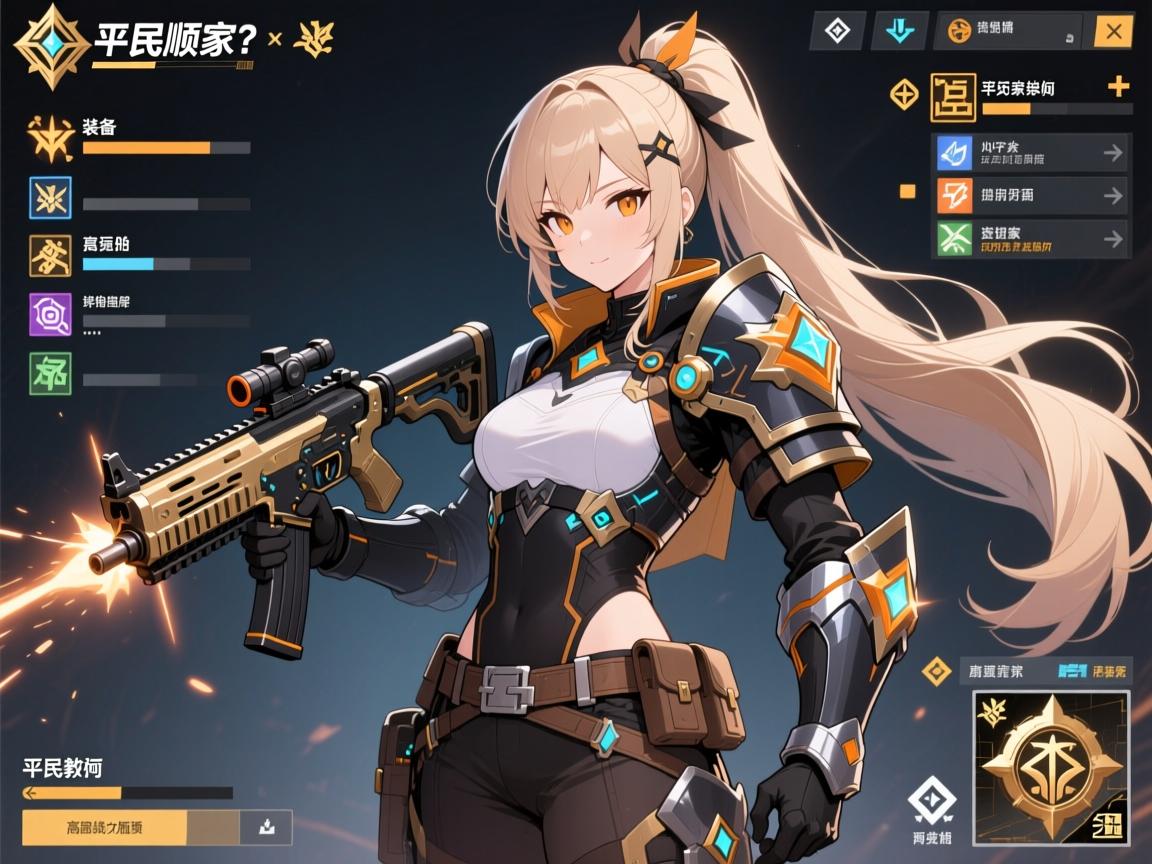The height and width of the screenshot is (864, 1152).
Task: Select the white diamond button in the top bar
Action: point(837,32)
